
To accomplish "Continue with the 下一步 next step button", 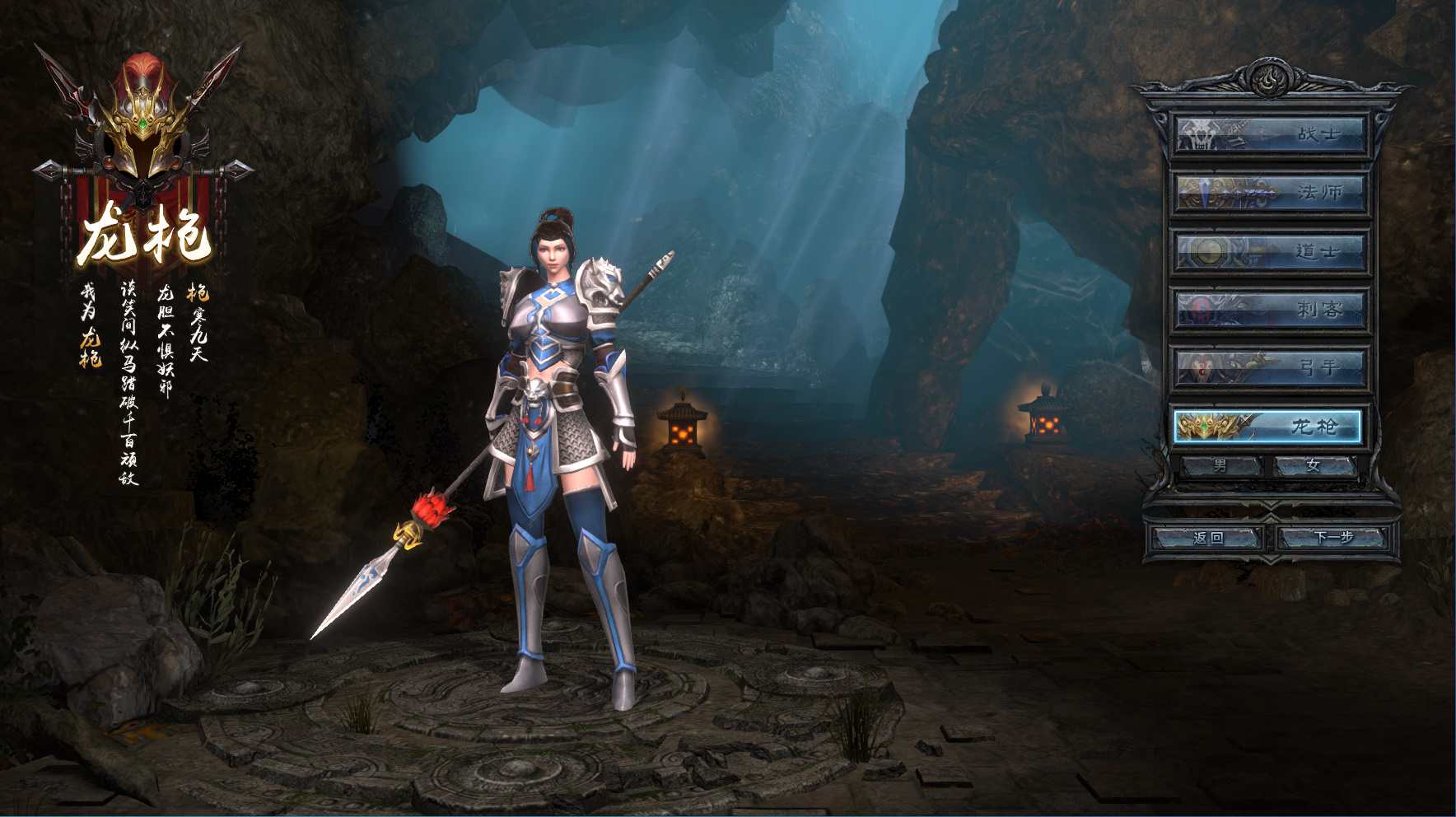I will 1333,538.
